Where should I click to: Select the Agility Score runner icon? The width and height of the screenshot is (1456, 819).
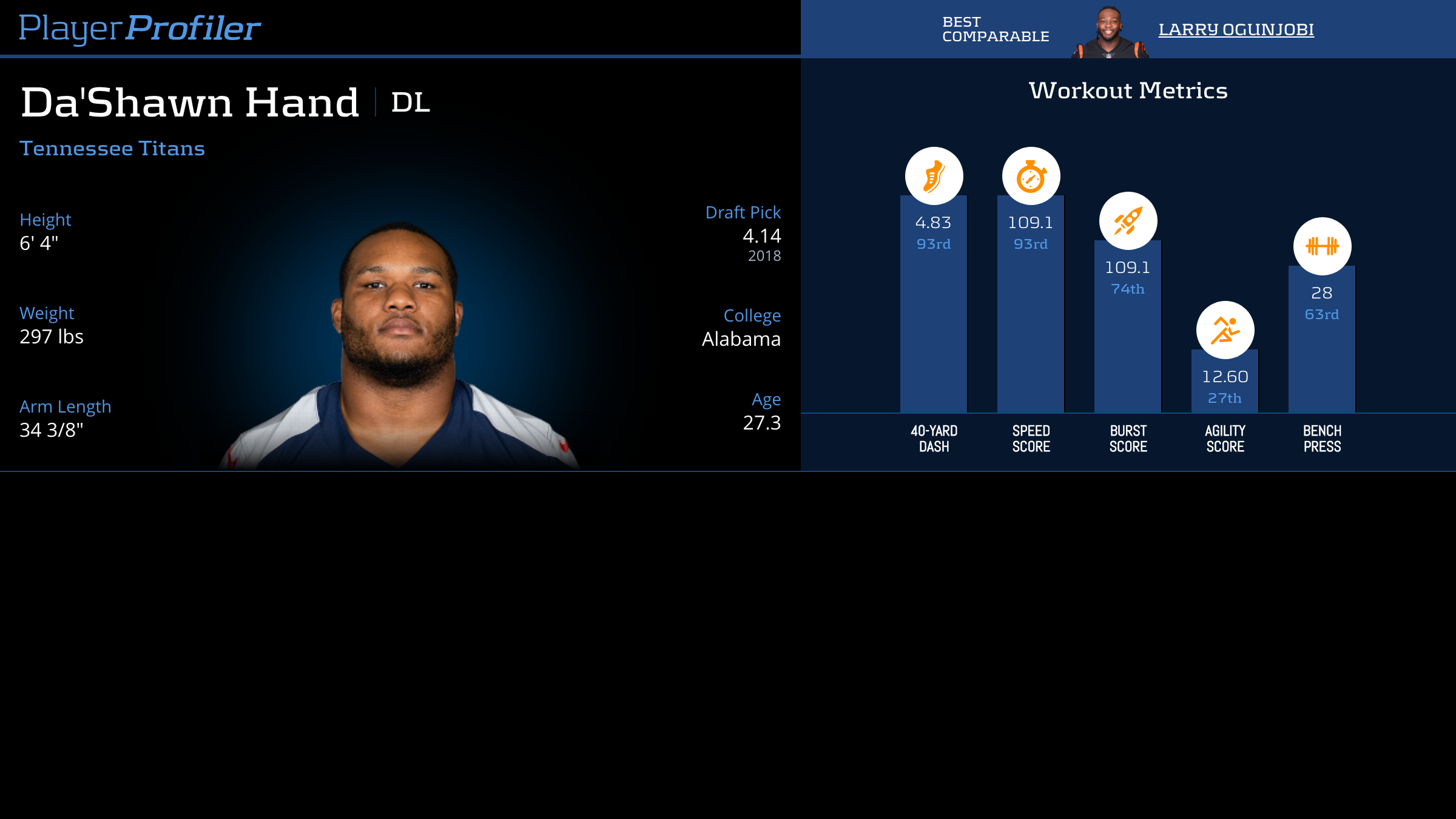tap(1225, 330)
